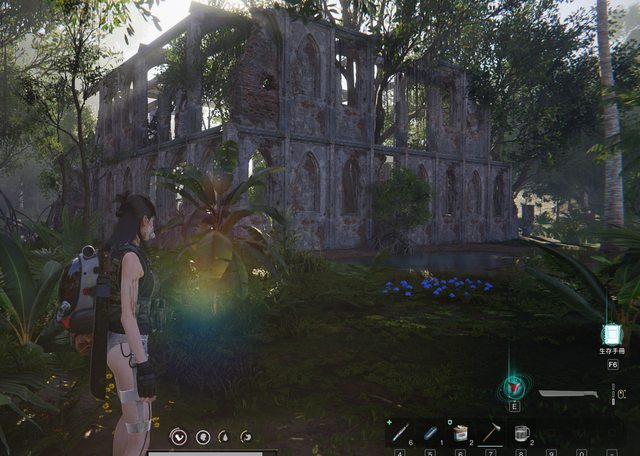
Task: Check the head sanity status icon
Action: (202, 436)
